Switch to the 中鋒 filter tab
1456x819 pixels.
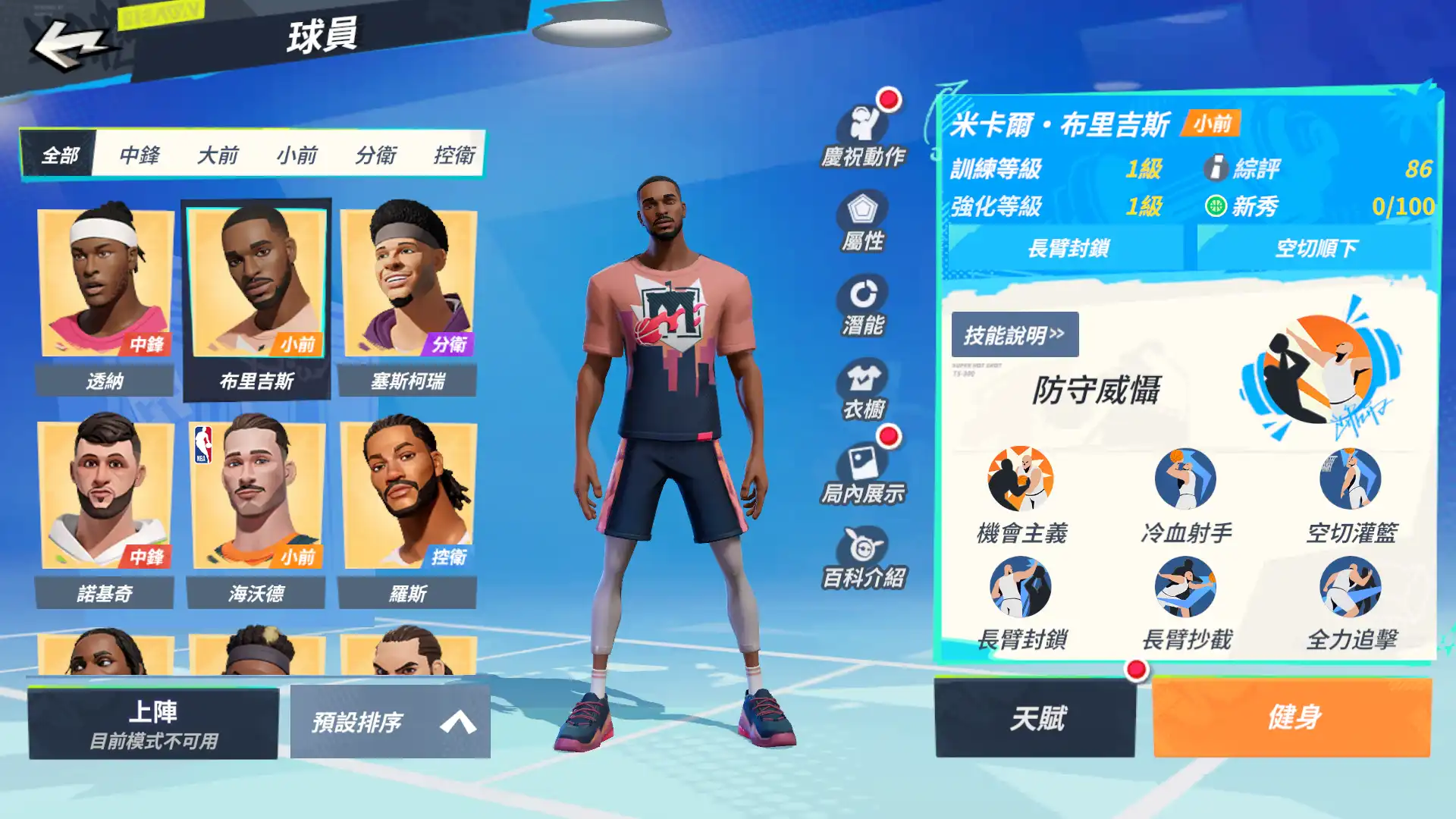[140, 156]
